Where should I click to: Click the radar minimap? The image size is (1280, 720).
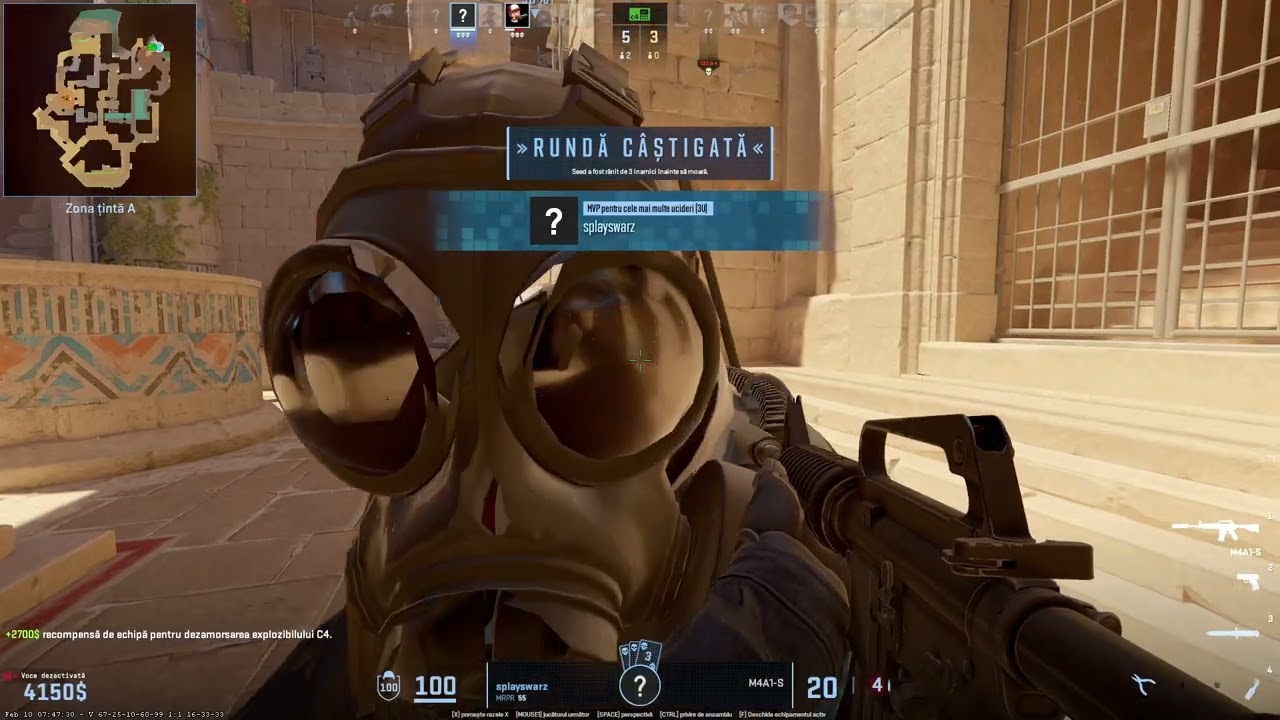(100, 99)
